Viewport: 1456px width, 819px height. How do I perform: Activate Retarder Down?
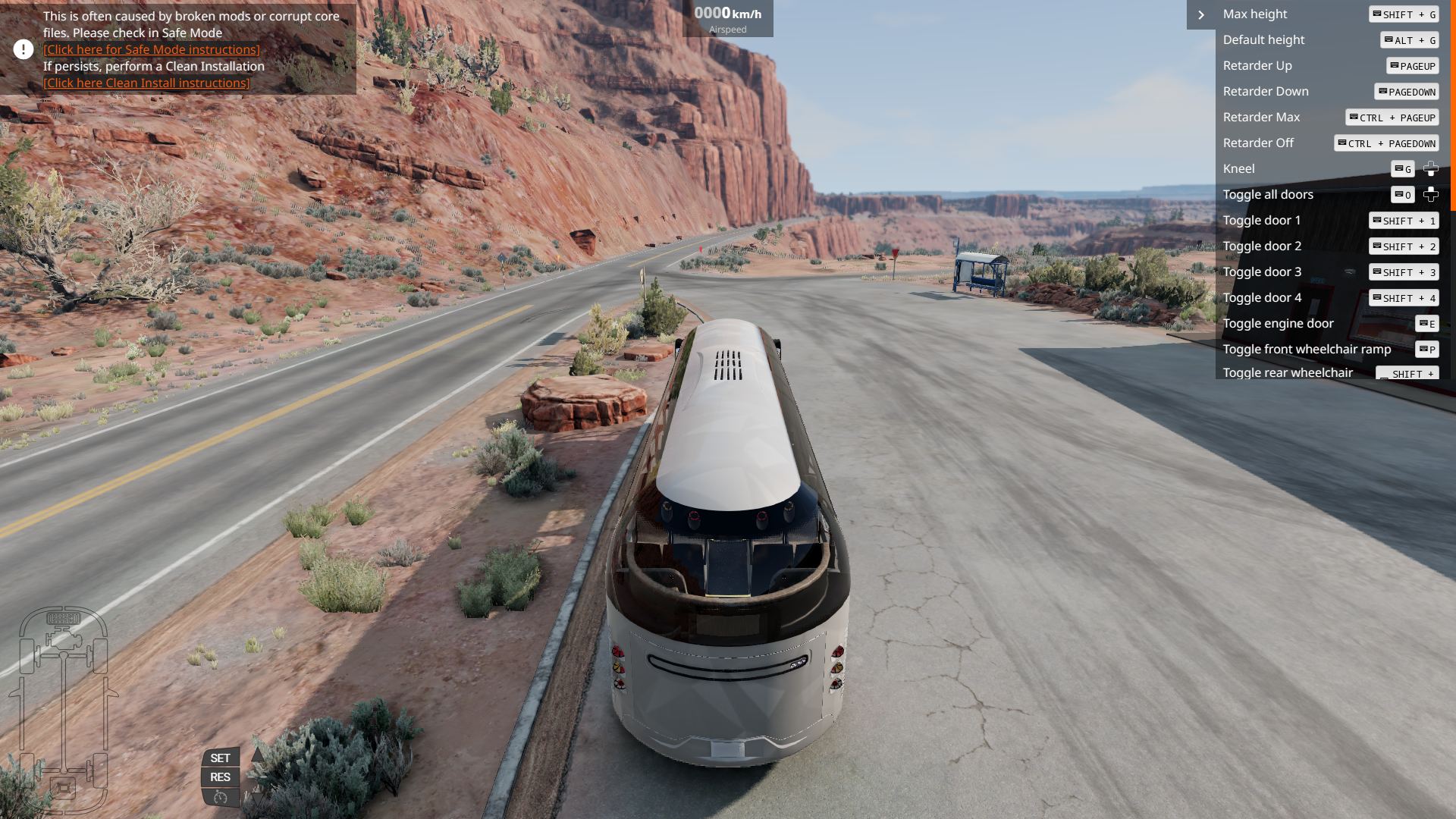tap(1266, 91)
